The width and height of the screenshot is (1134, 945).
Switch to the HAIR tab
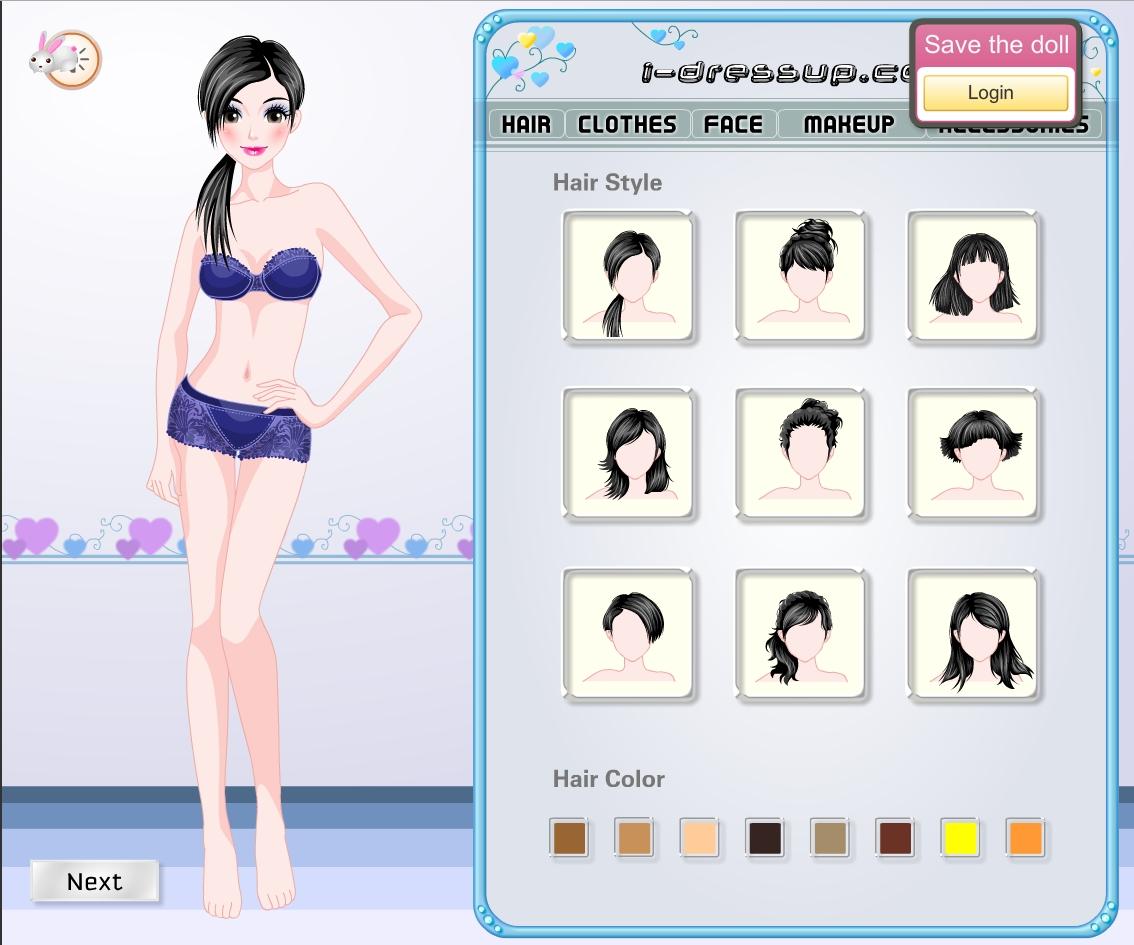click(526, 124)
